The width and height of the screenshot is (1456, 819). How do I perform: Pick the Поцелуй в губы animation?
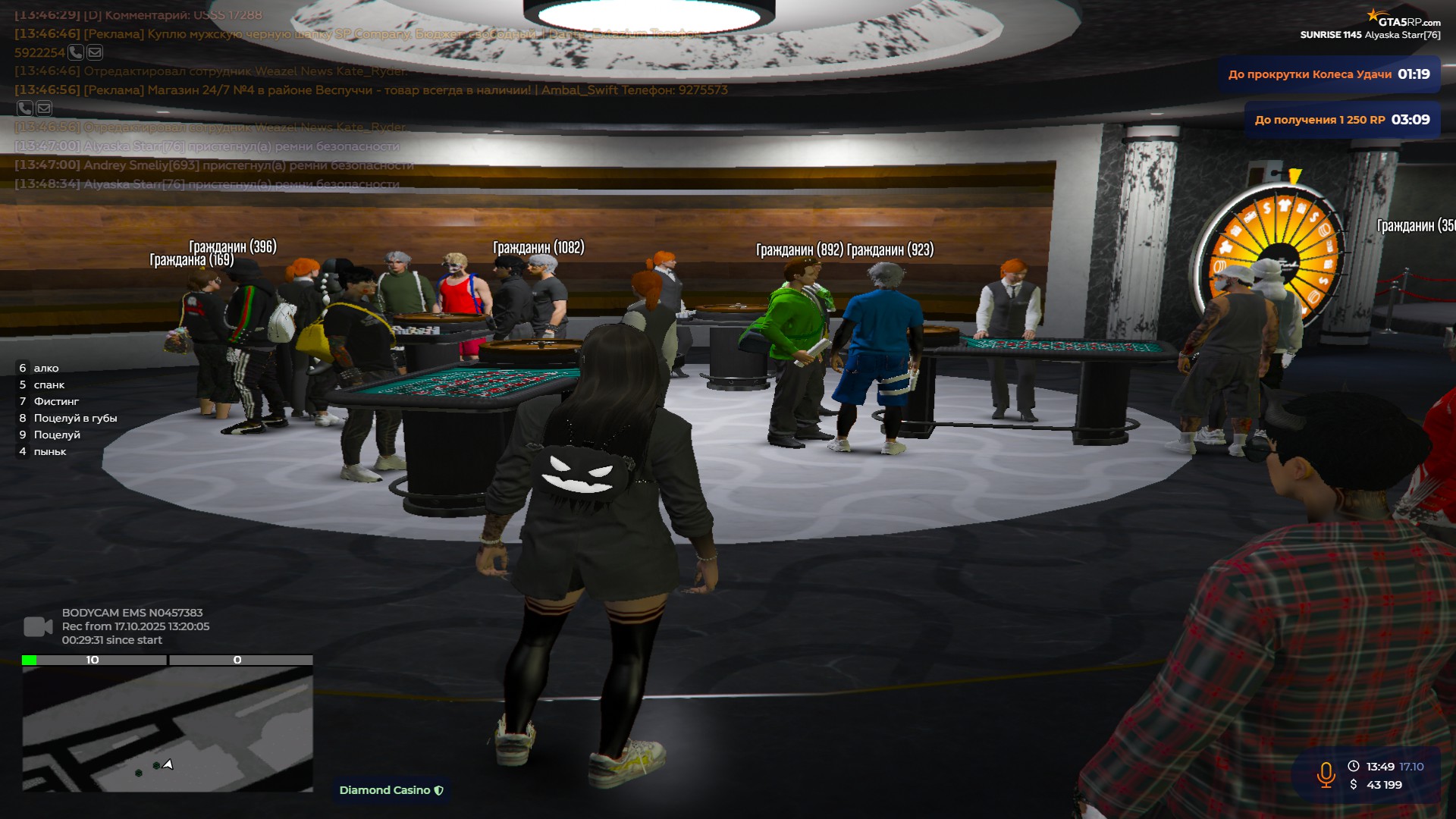click(x=74, y=418)
